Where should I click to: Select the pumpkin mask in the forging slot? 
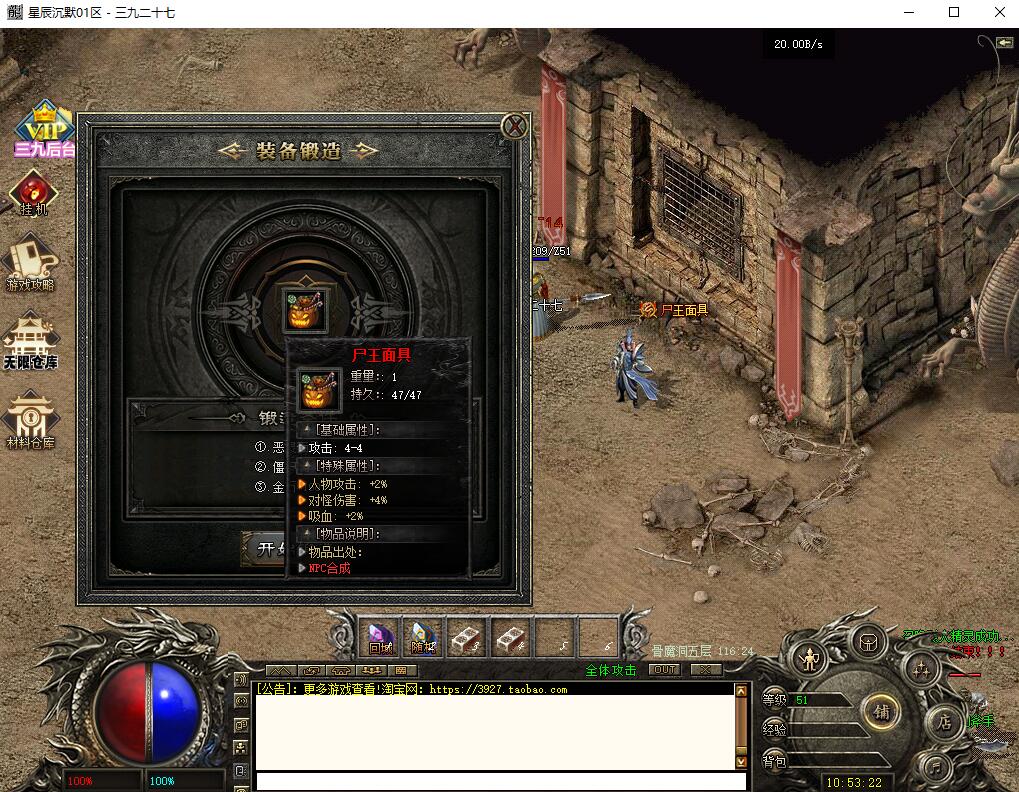303,309
